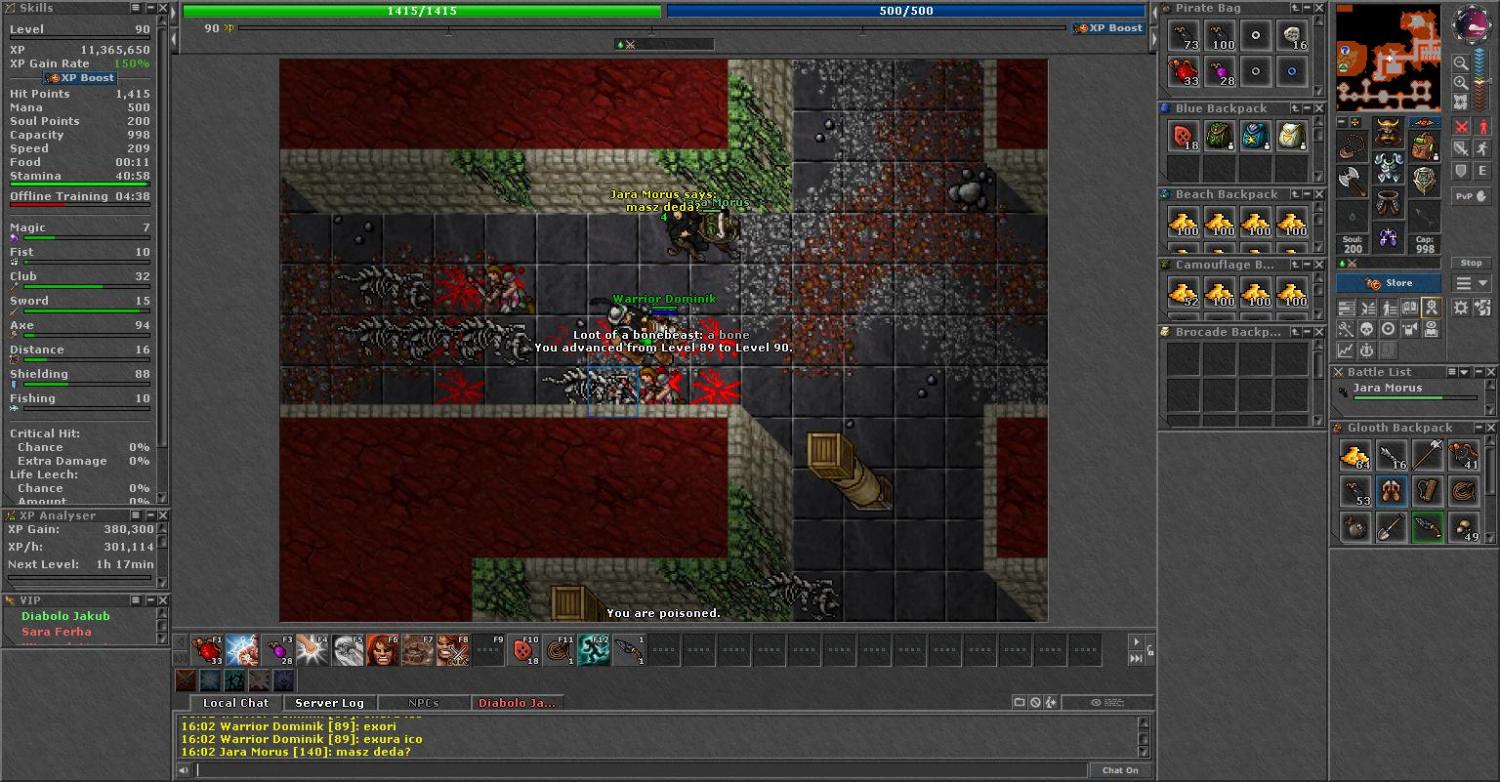Screen dimensions: 1500x782
Task: Click the chat text input field
Action: [640, 770]
